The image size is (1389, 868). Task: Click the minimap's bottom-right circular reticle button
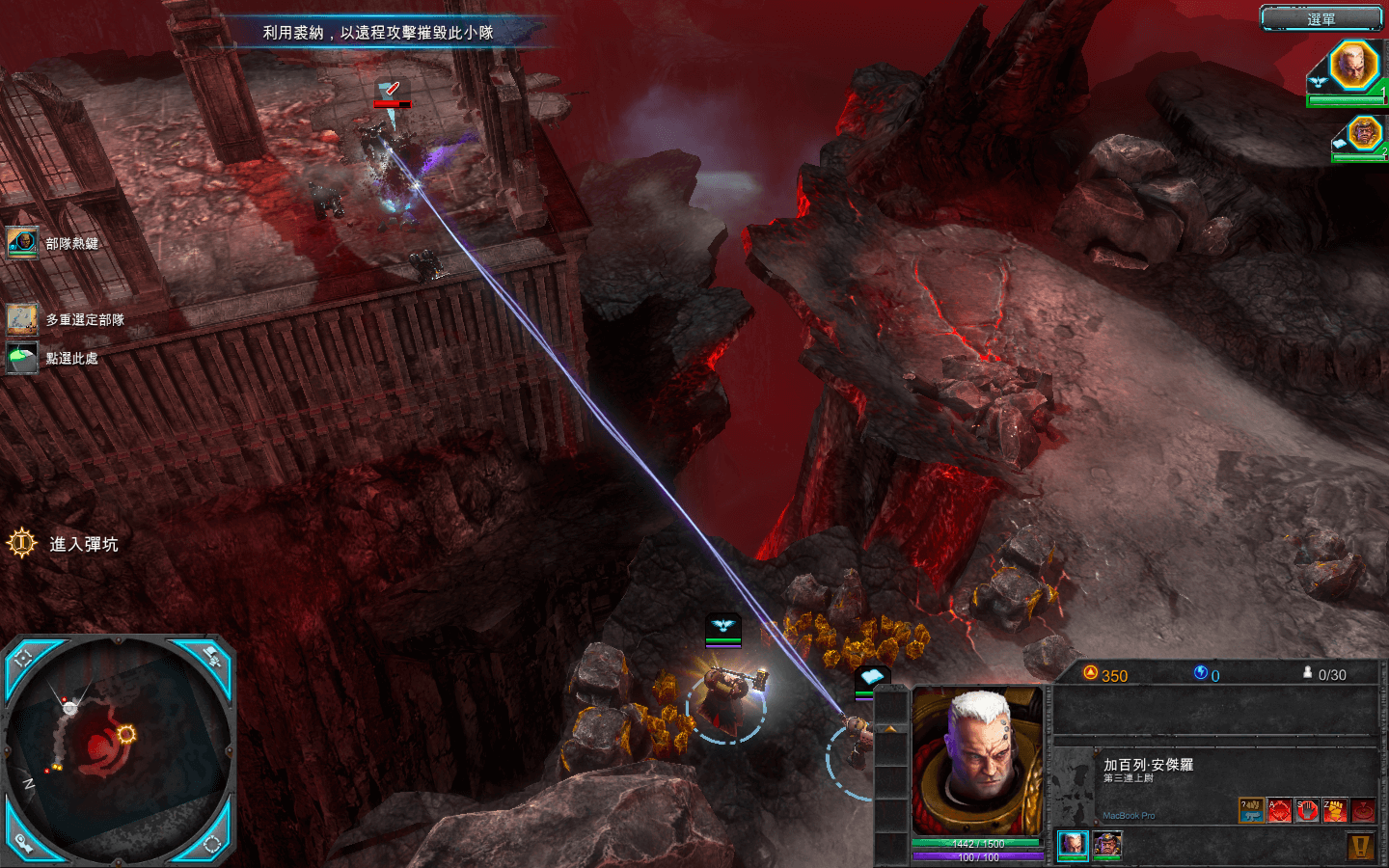coord(212,844)
